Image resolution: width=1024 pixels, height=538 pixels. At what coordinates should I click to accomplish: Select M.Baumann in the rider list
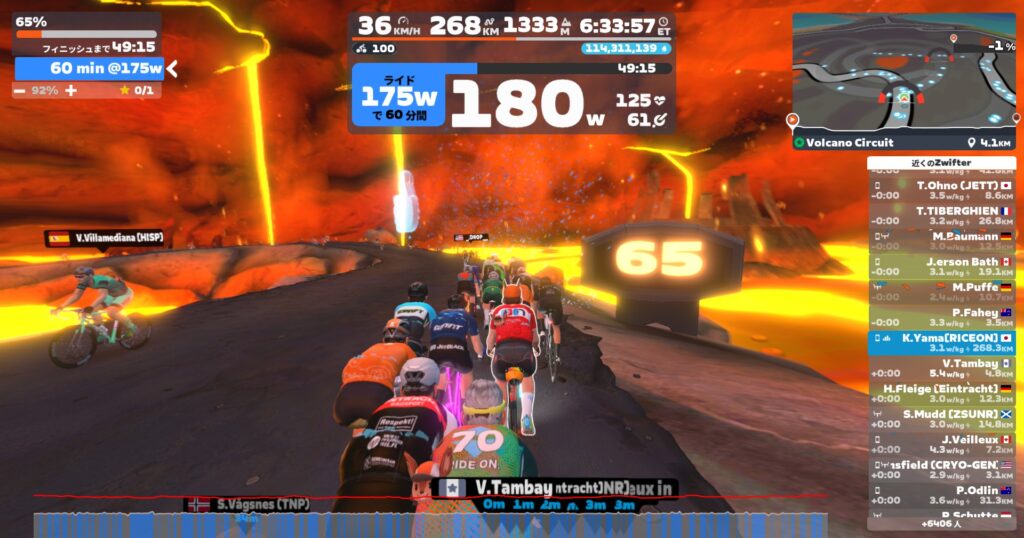tap(941, 241)
